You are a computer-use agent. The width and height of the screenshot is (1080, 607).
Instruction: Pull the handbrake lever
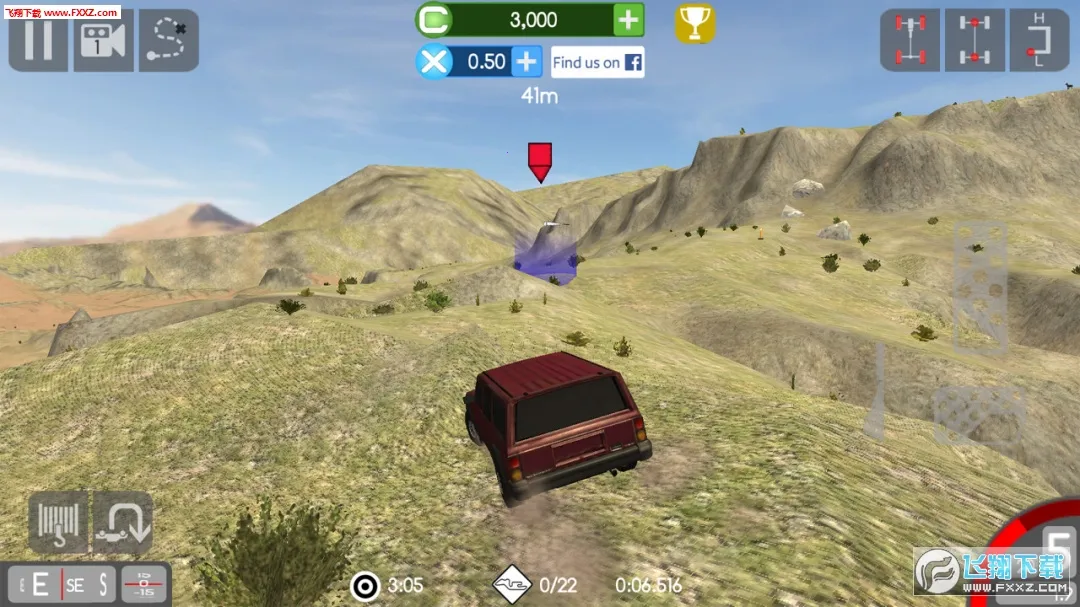click(876, 392)
